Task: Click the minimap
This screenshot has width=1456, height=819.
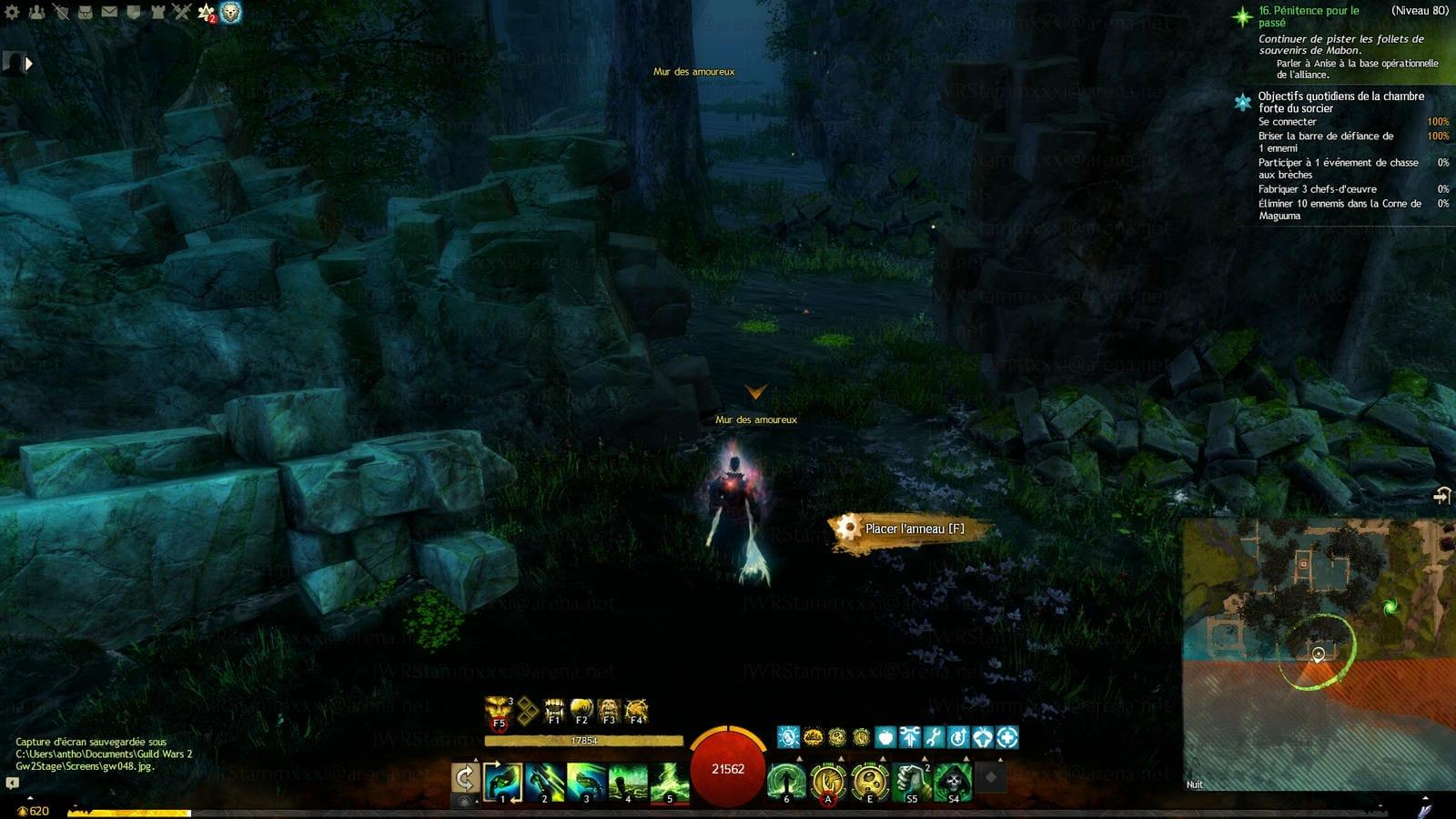Action: pyautogui.click(x=1318, y=653)
